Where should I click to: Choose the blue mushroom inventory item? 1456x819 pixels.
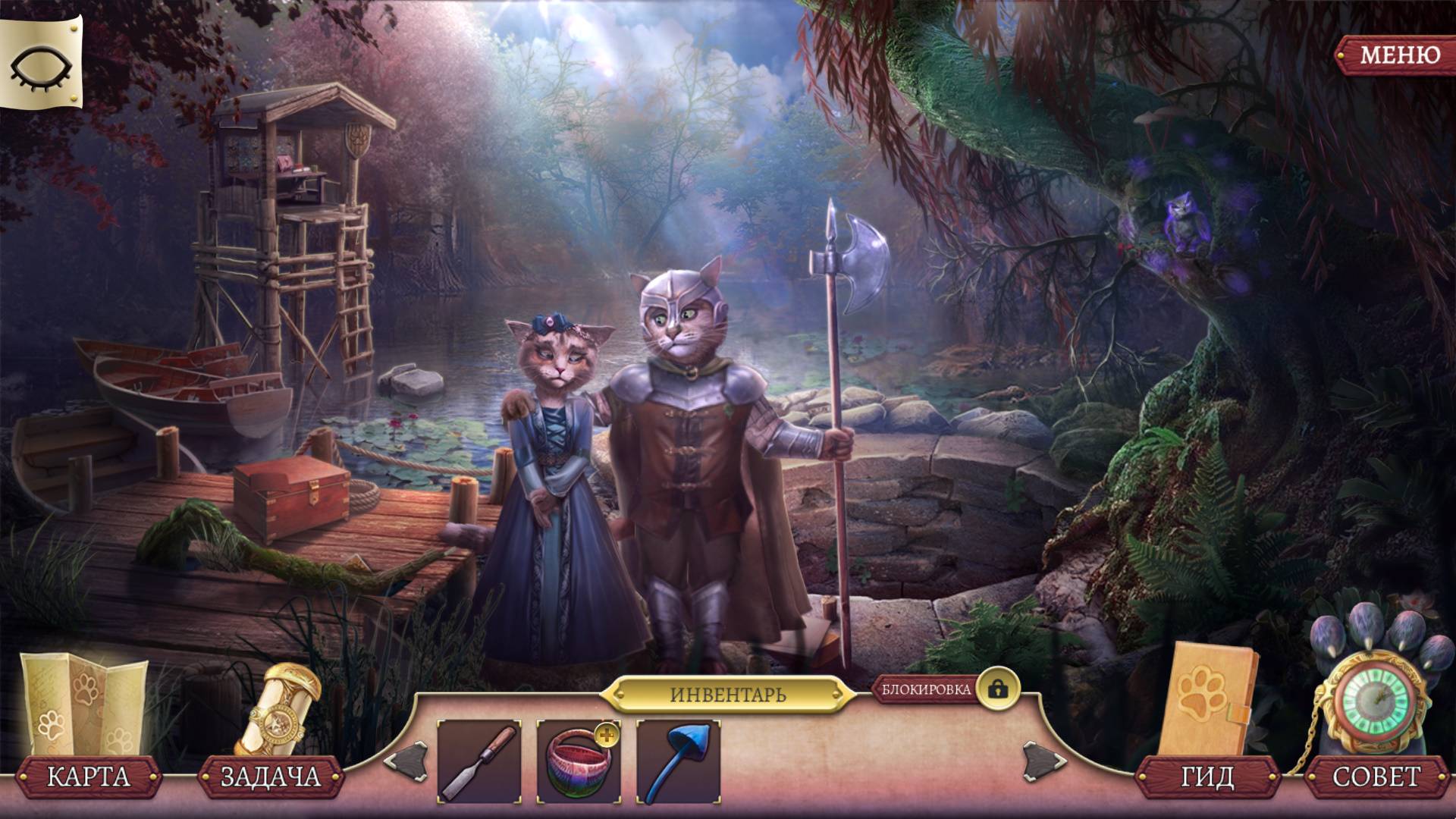tap(678, 761)
